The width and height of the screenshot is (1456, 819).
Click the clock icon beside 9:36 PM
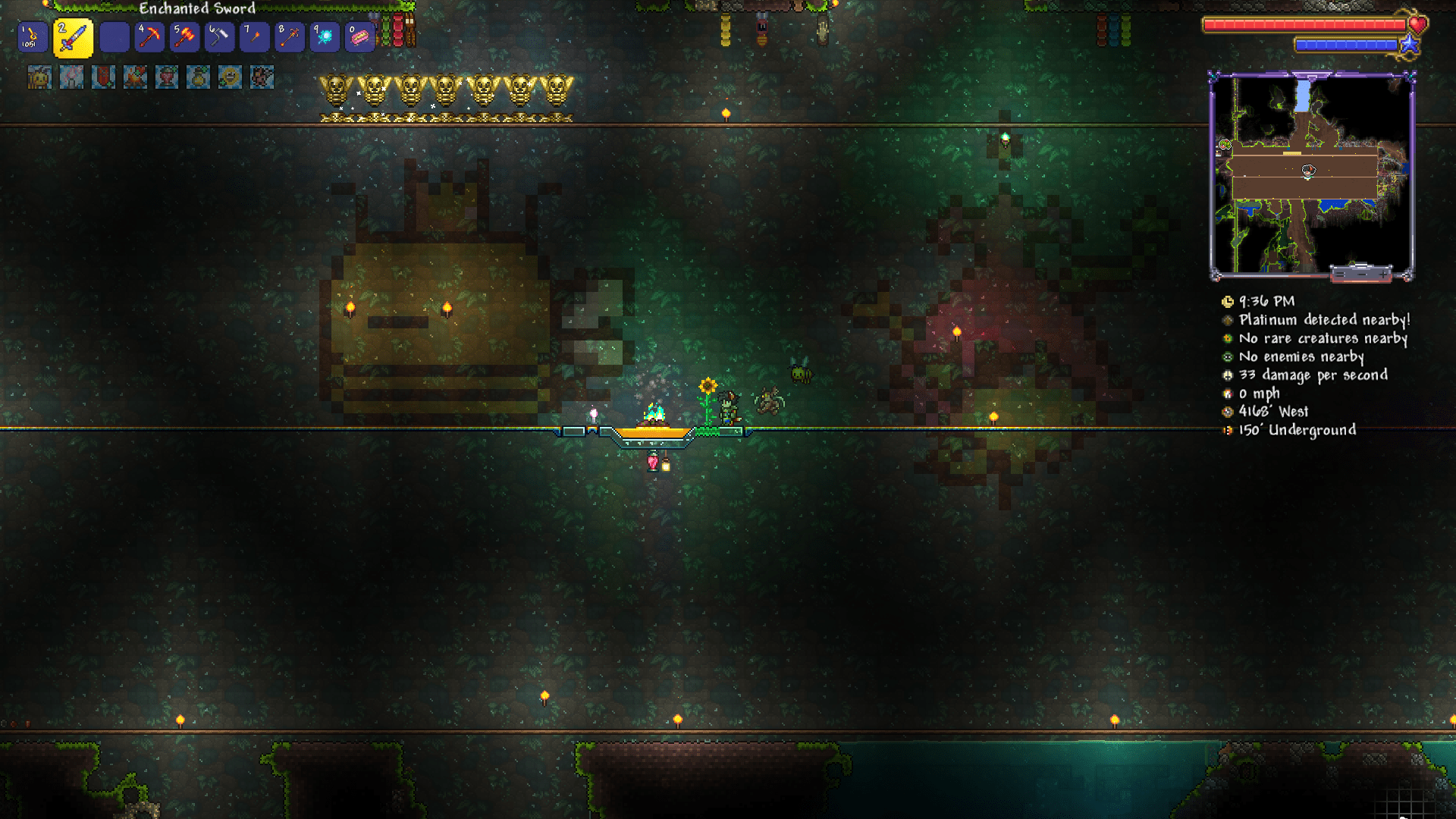[x=1228, y=301]
